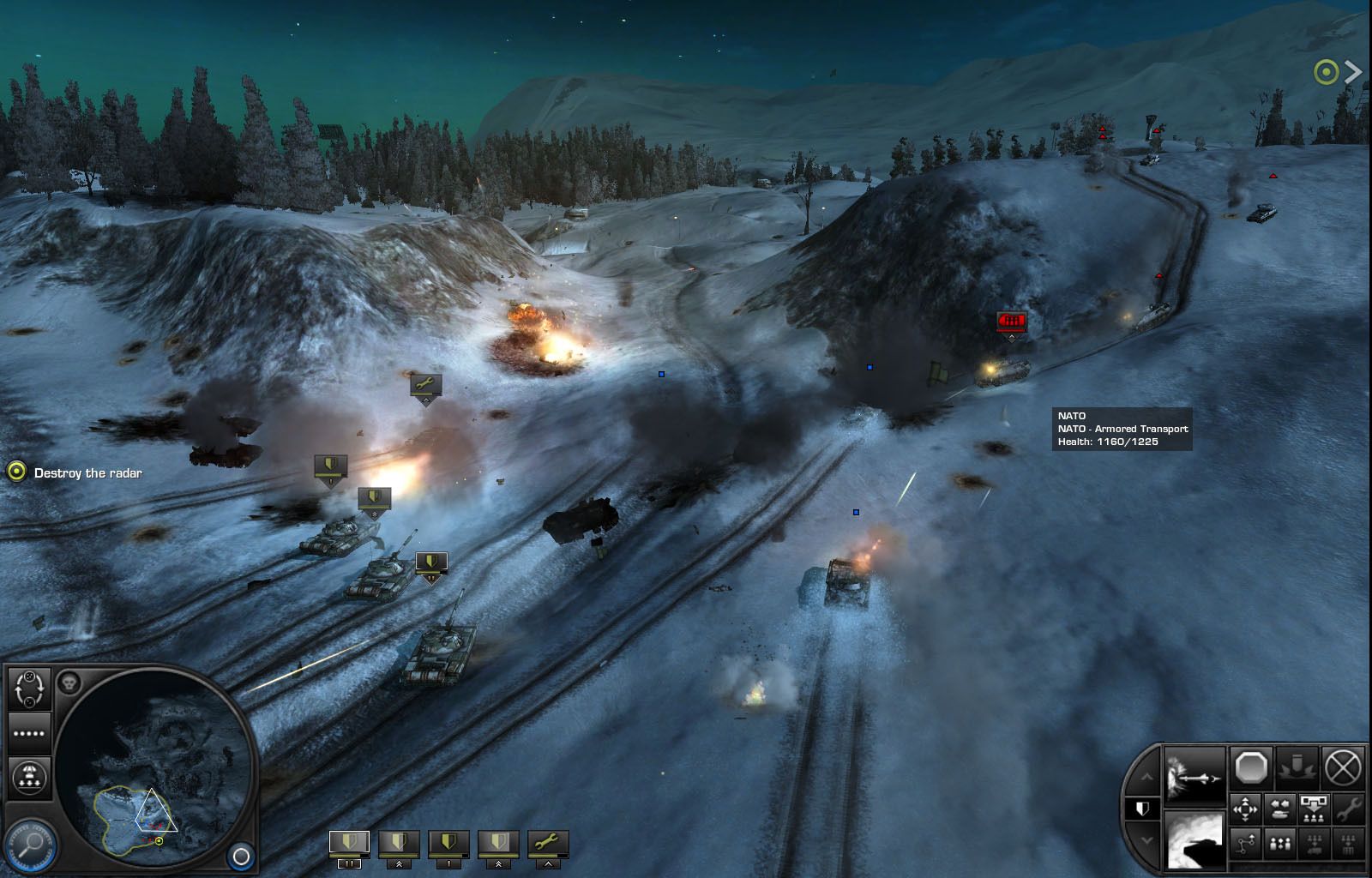This screenshot has width=1372, height=878.
Task: Choose the four-arrow move command
Action: pyautogui.click(x=1245, y=808)
